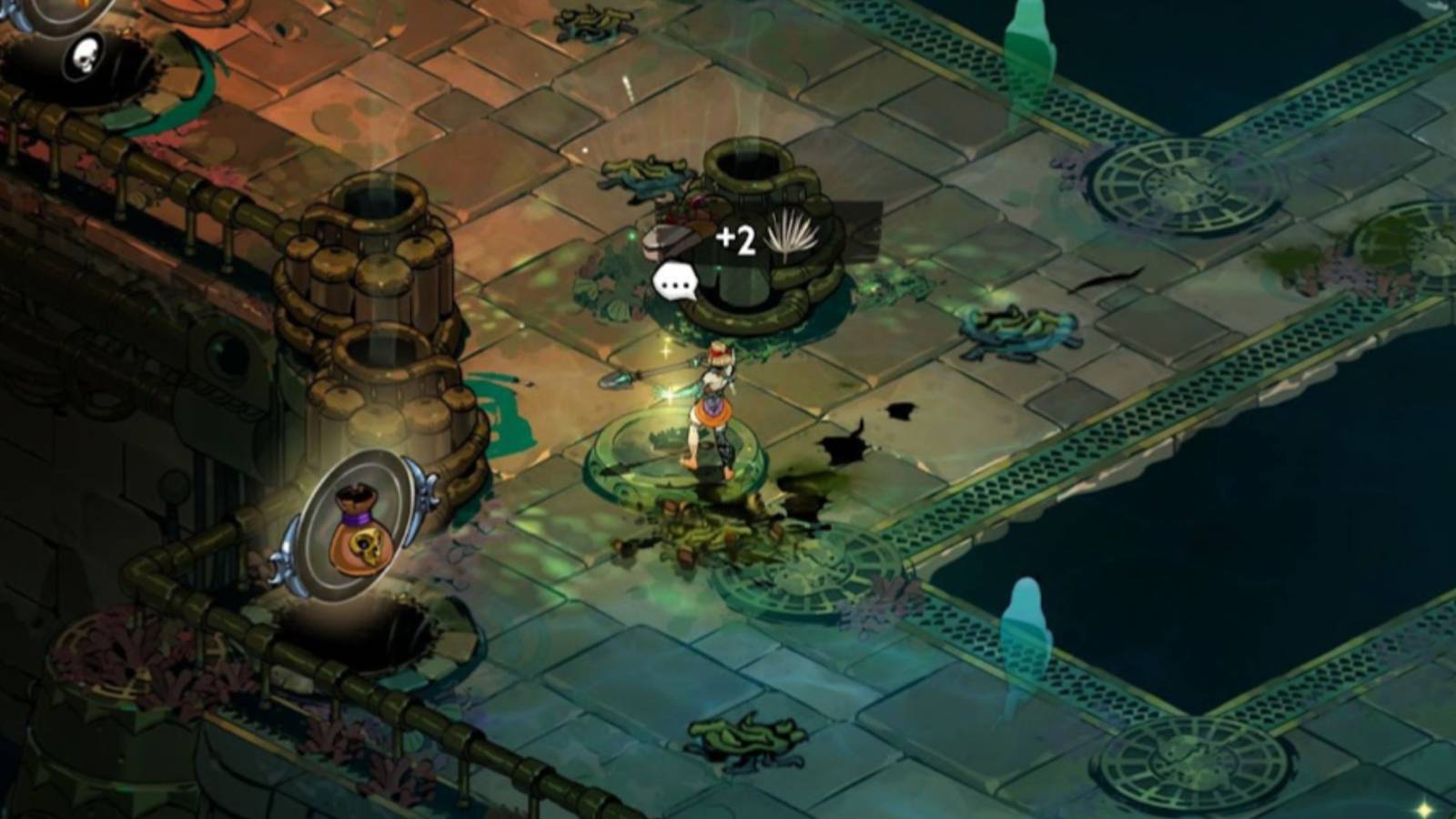Open the speech bubble above the well
Image resolution: width=1456 pixels, height=819 pixels.
coord(675,280)
